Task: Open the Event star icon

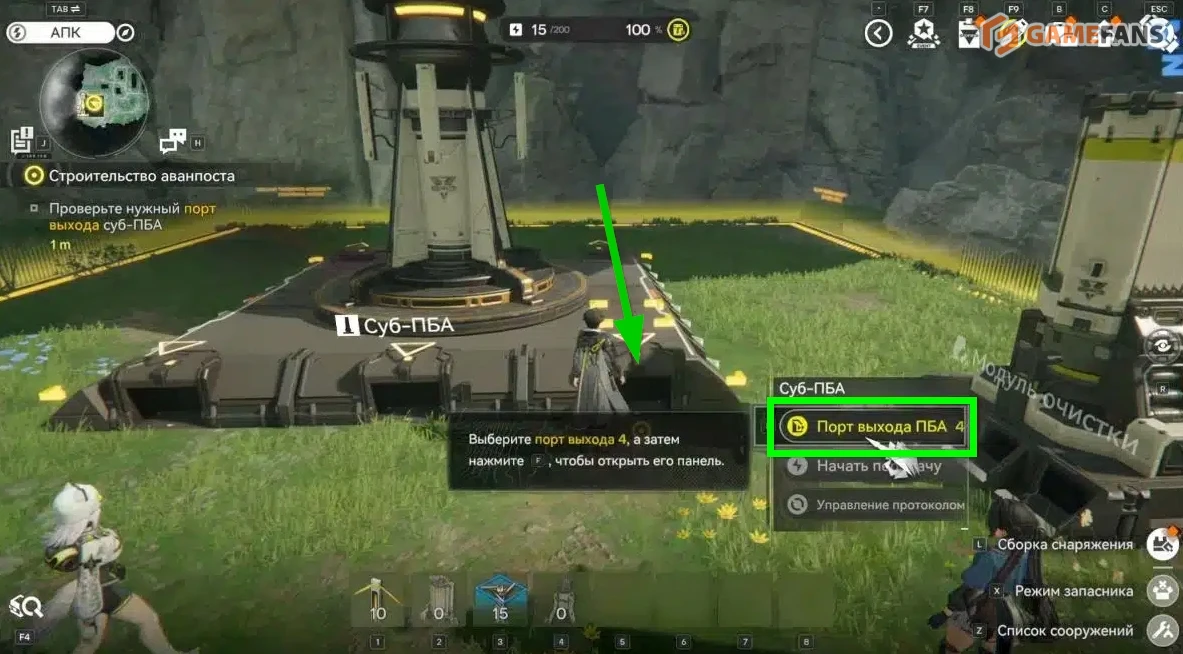Action: tap(922, 34)
